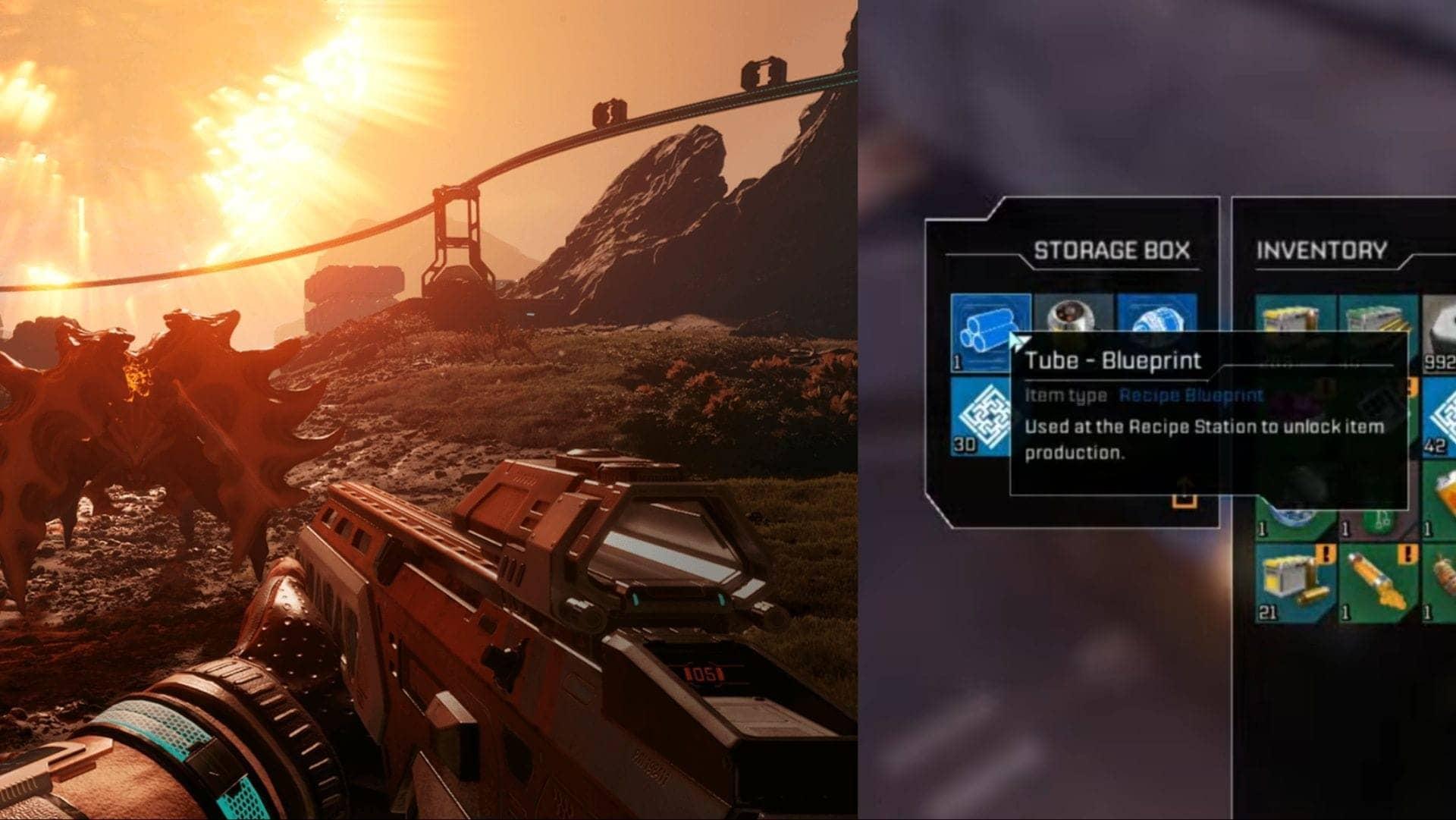1456x820 pixels.
Task: Click the exclamation badge on the syringe item
Action: [1407, 555]
